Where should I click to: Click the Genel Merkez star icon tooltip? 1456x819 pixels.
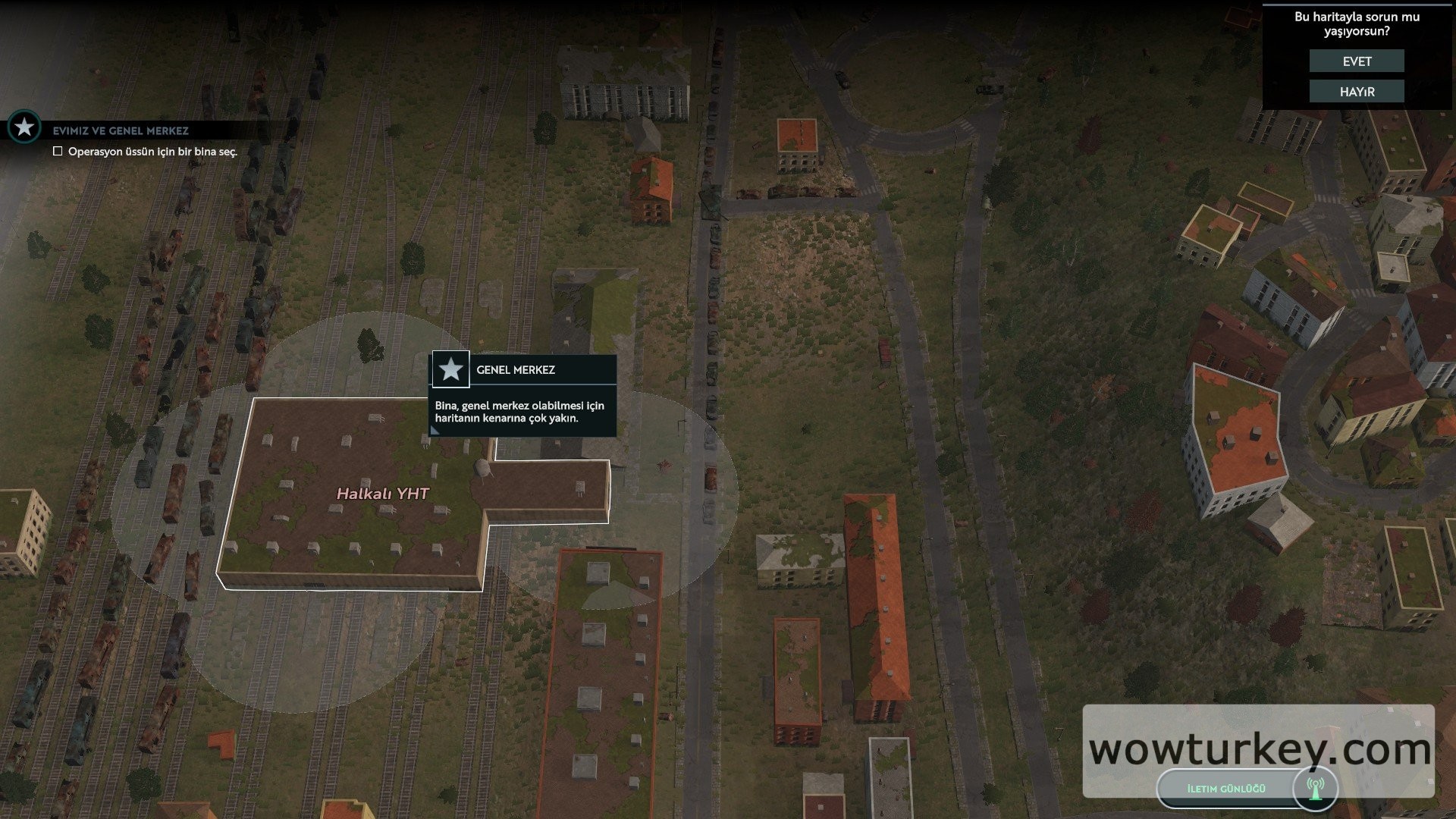click(451, 370)
